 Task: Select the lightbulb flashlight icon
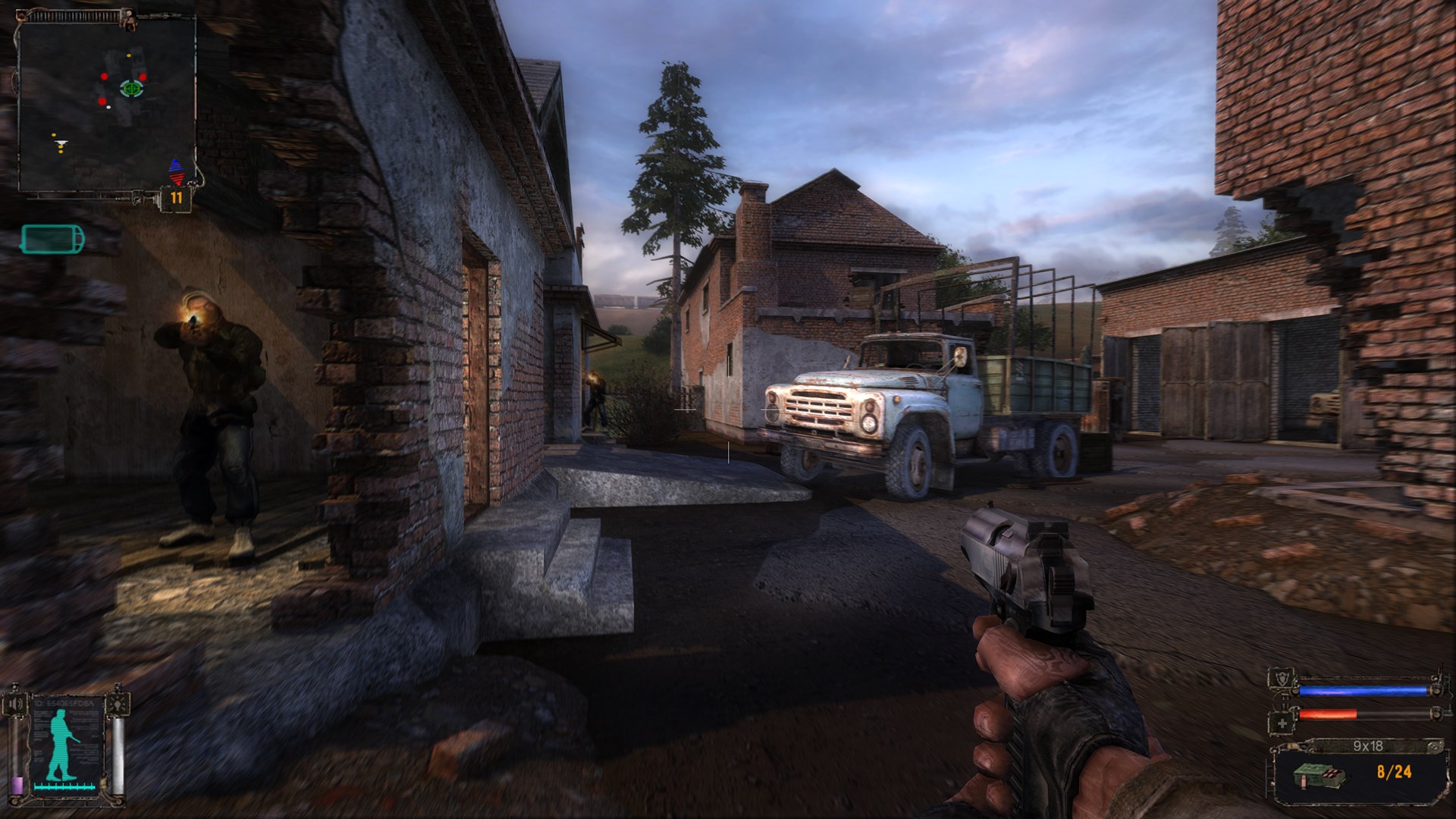coord(118,704)
